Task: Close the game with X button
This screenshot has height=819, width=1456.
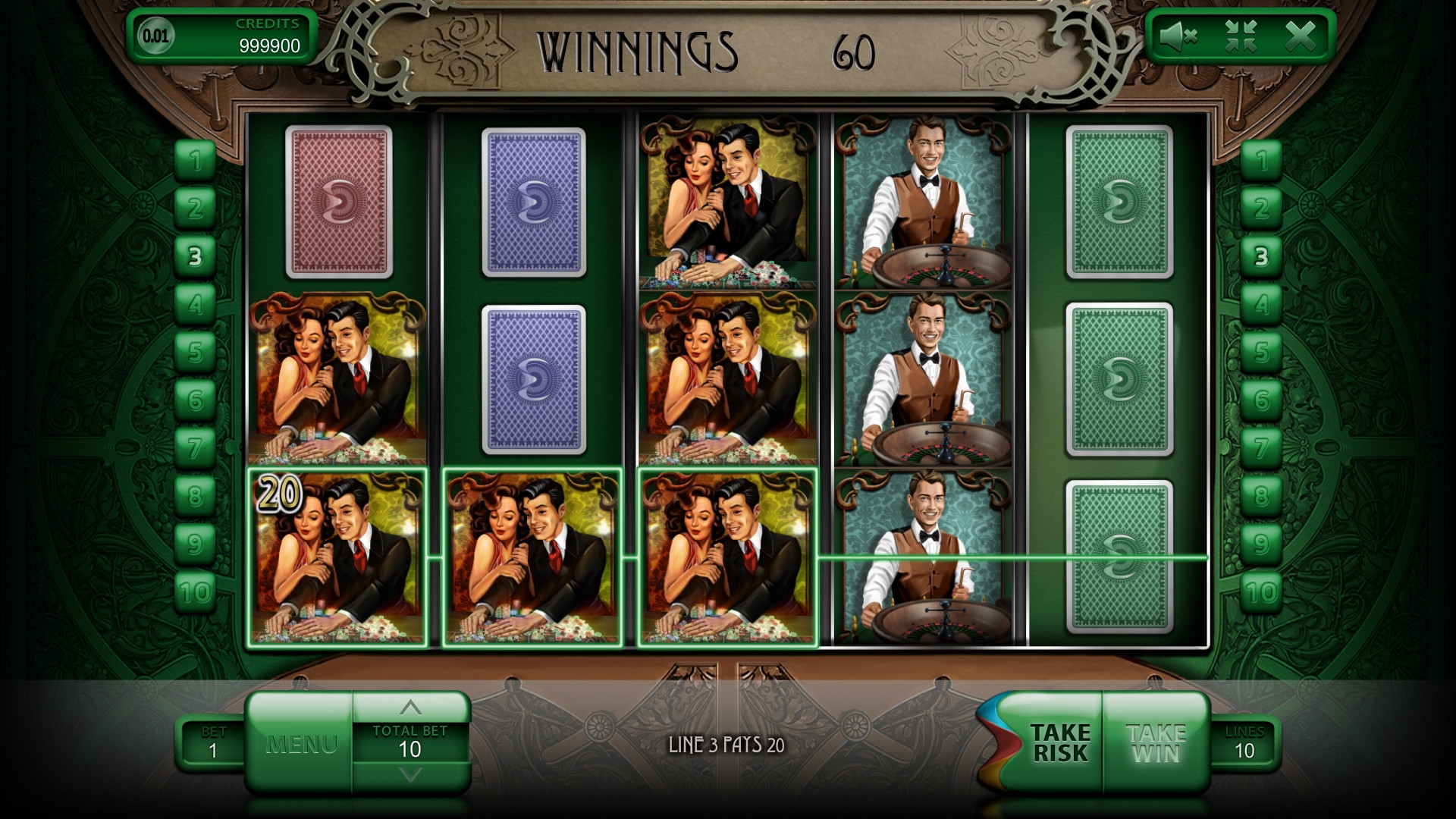Action: [1301, 36]
